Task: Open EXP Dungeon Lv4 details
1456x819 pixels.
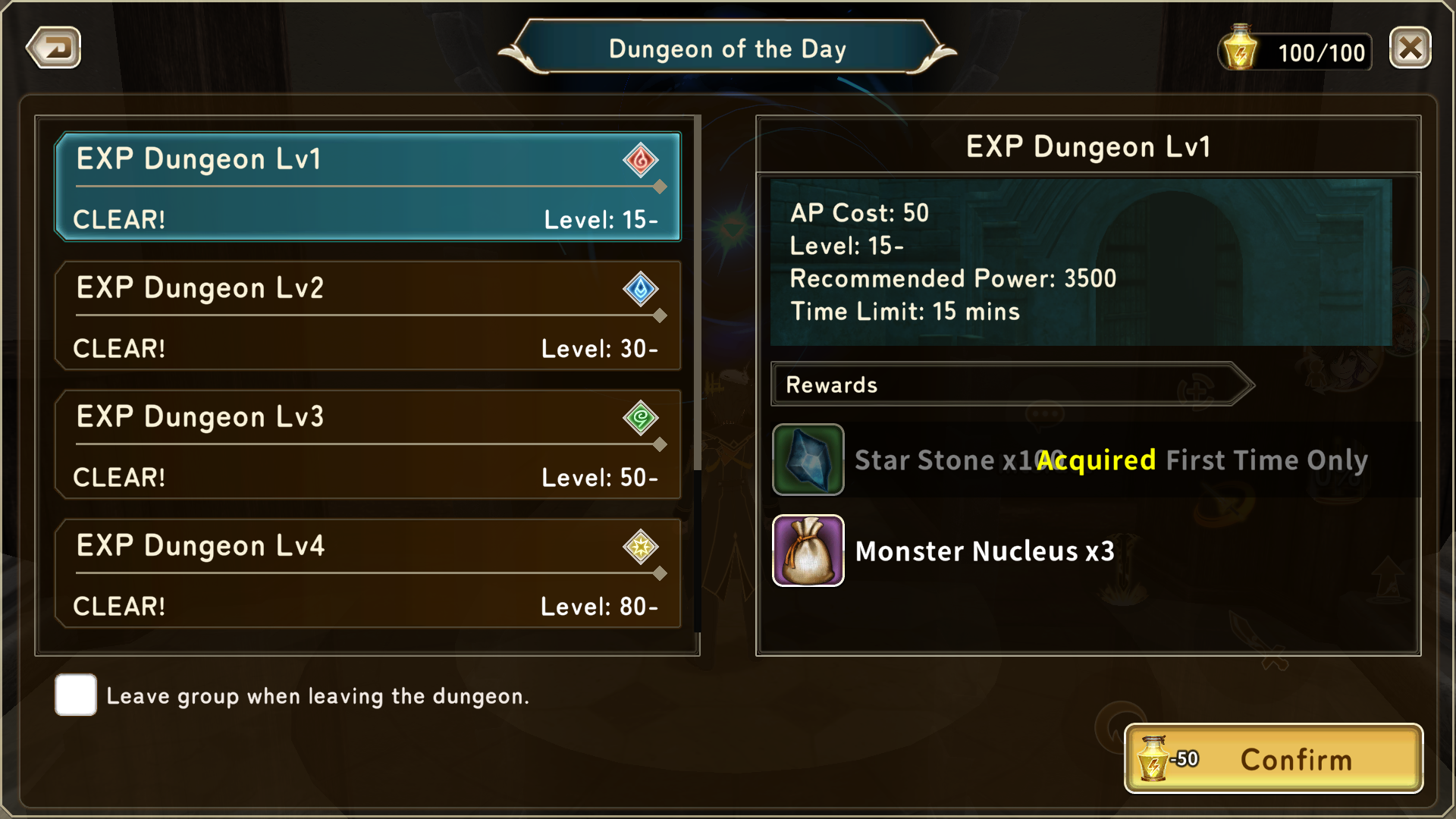Action: pyautogui.click(x=368, y=574)
